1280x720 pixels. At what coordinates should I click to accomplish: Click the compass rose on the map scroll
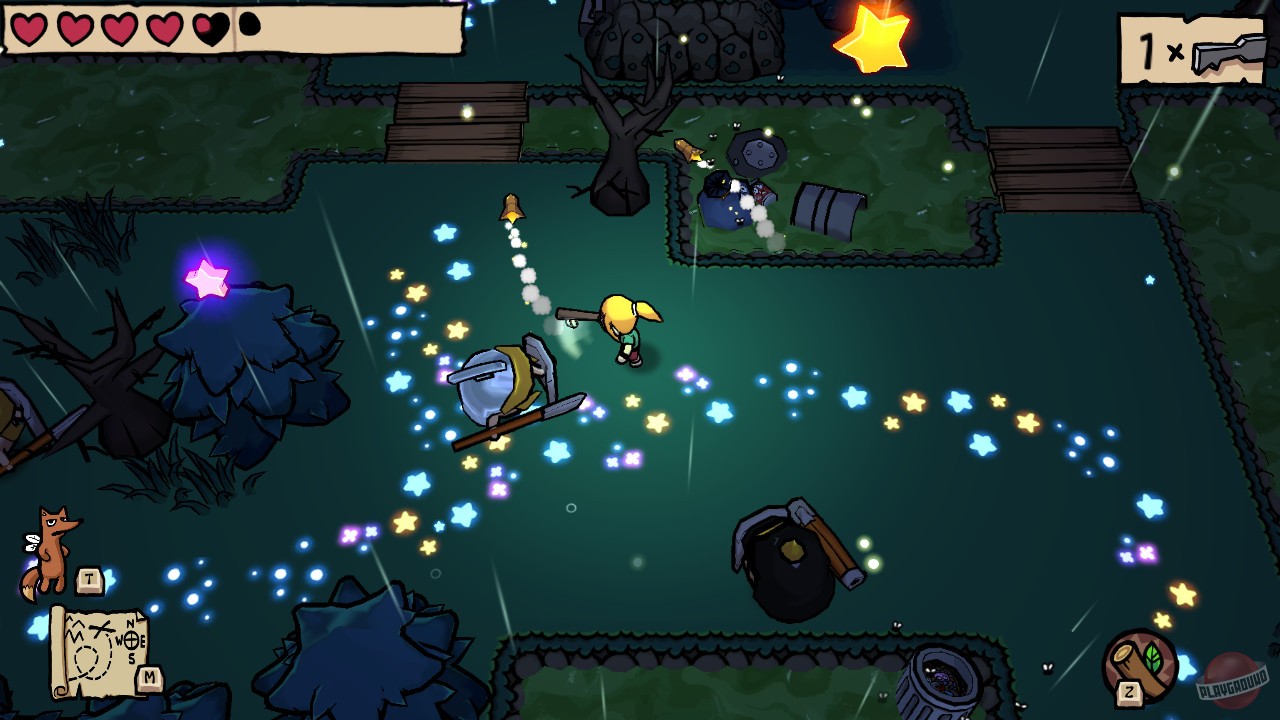(131, 641)
